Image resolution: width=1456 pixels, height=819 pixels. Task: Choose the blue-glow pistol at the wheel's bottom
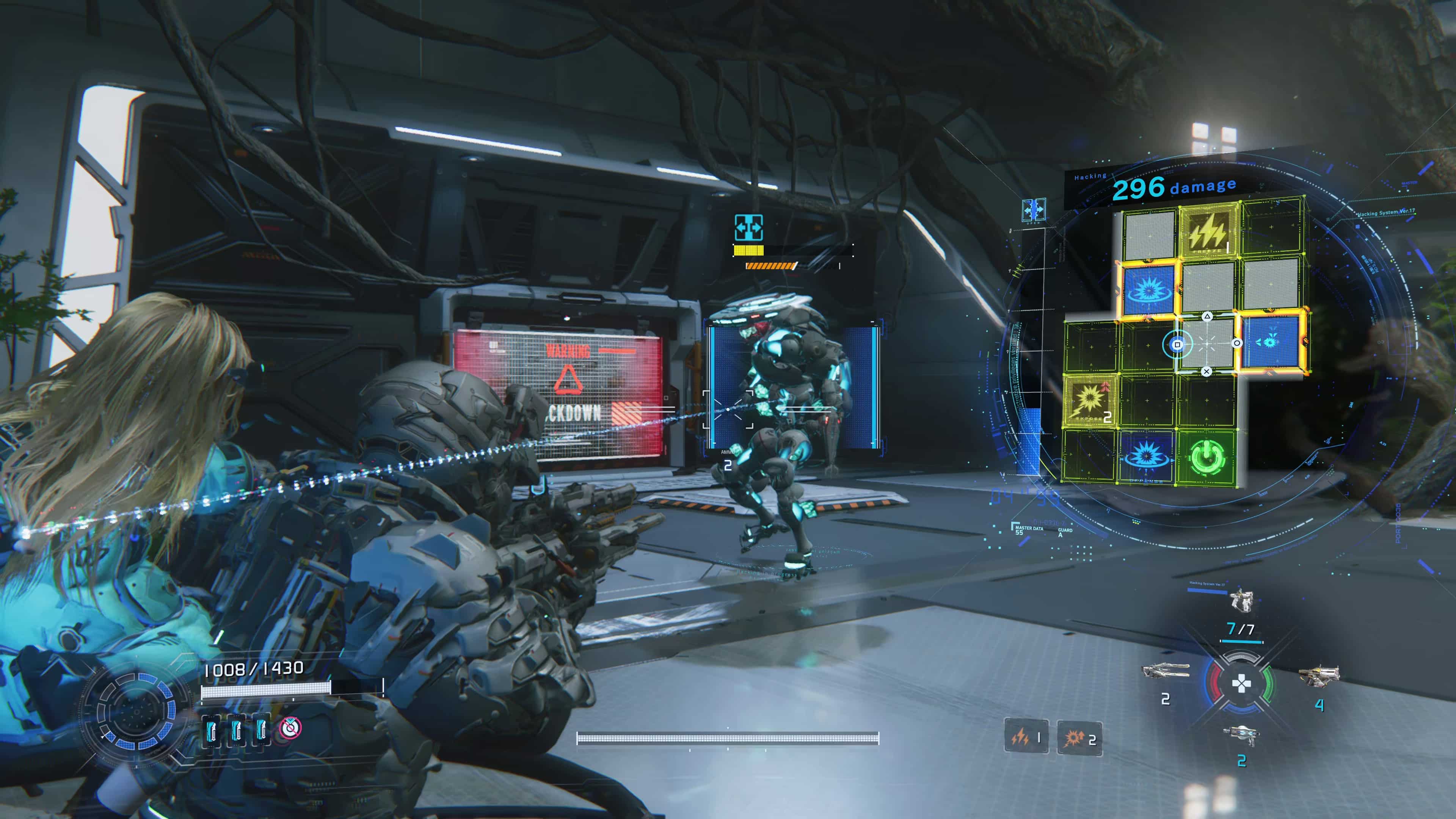[x=1241, y=735]
